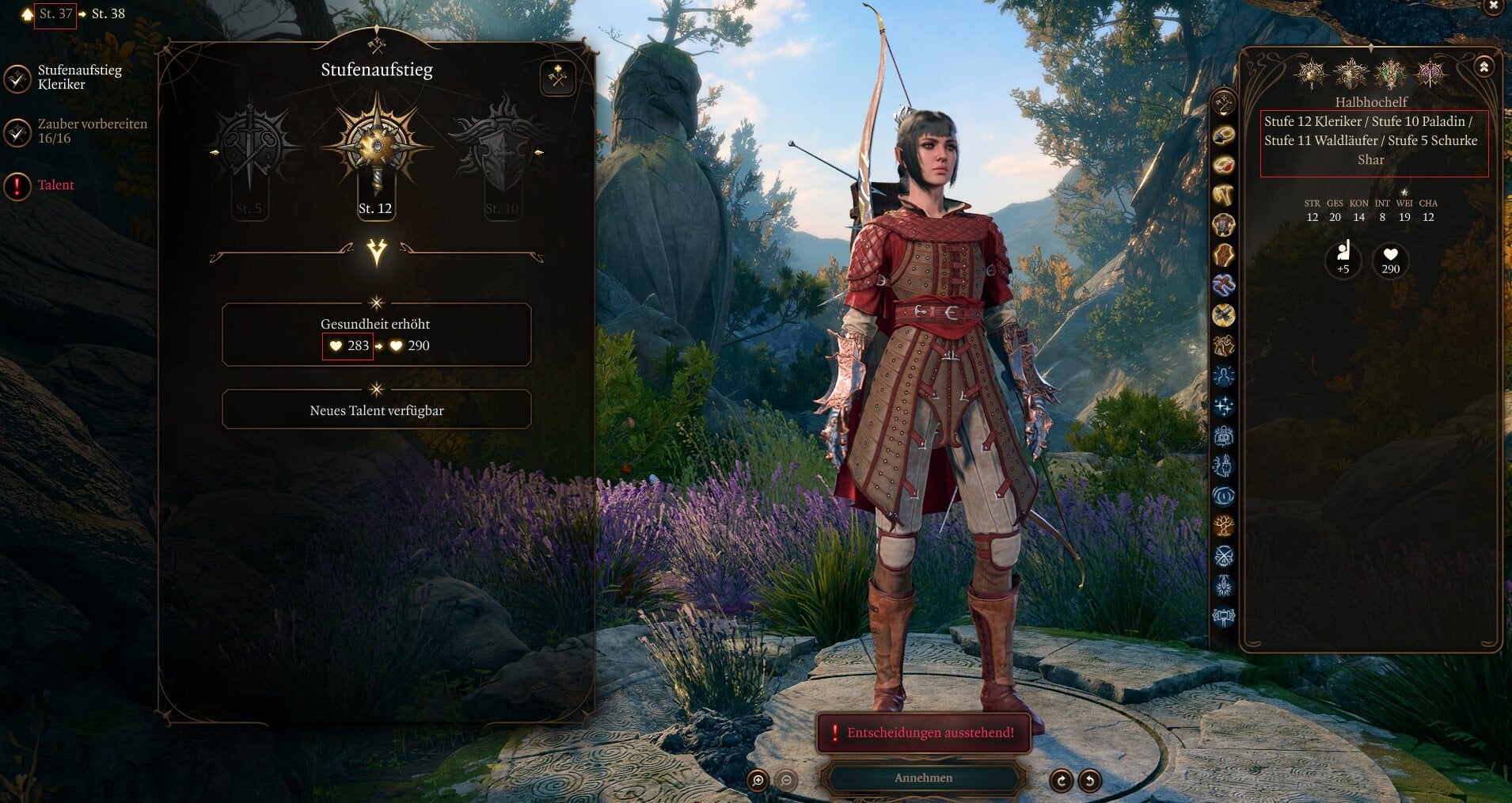The height and width of the screenshot is (803, 1512).
Task: Select the St. 5 class emblem
Action: (x=249, y=150)
